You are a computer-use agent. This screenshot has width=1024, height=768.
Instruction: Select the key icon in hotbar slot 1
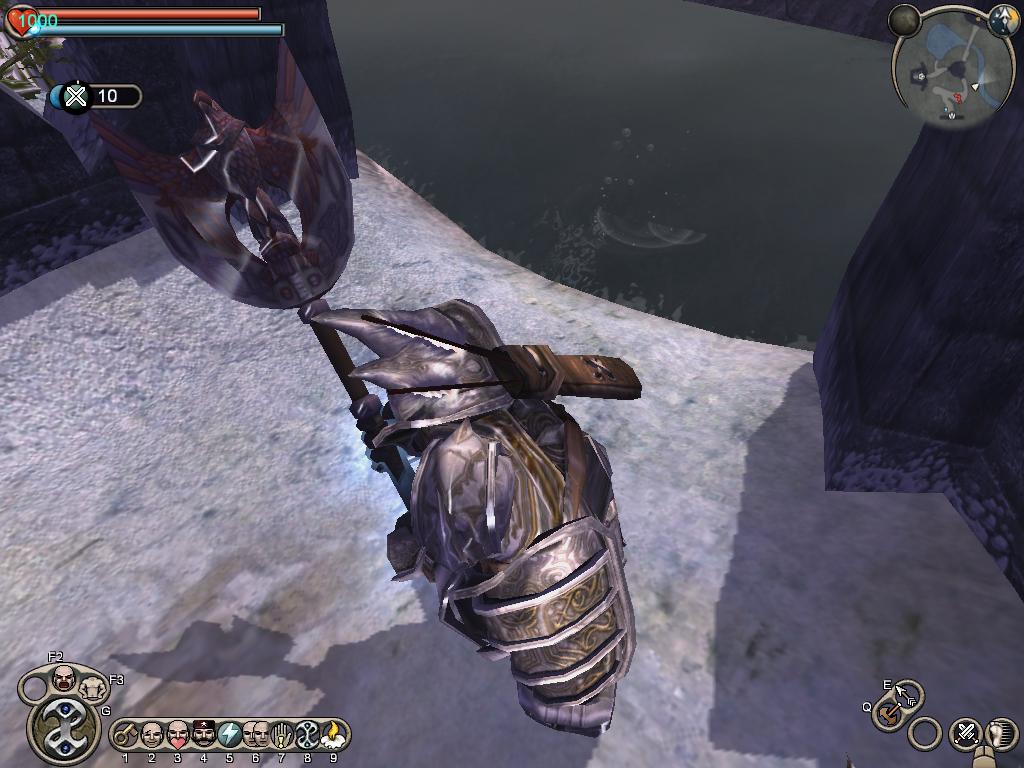pos(125,735)
